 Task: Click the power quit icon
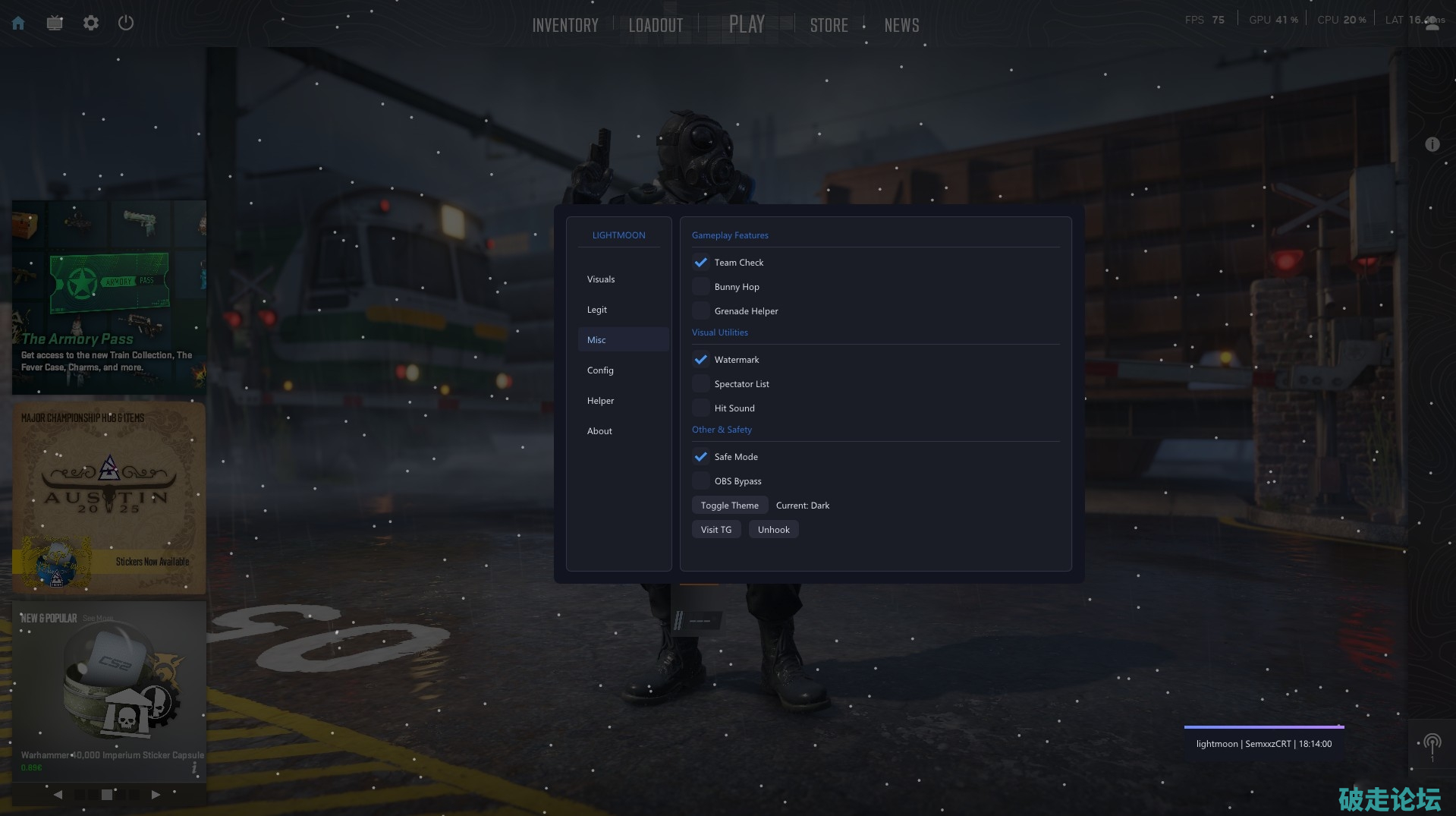coord(126,24)
